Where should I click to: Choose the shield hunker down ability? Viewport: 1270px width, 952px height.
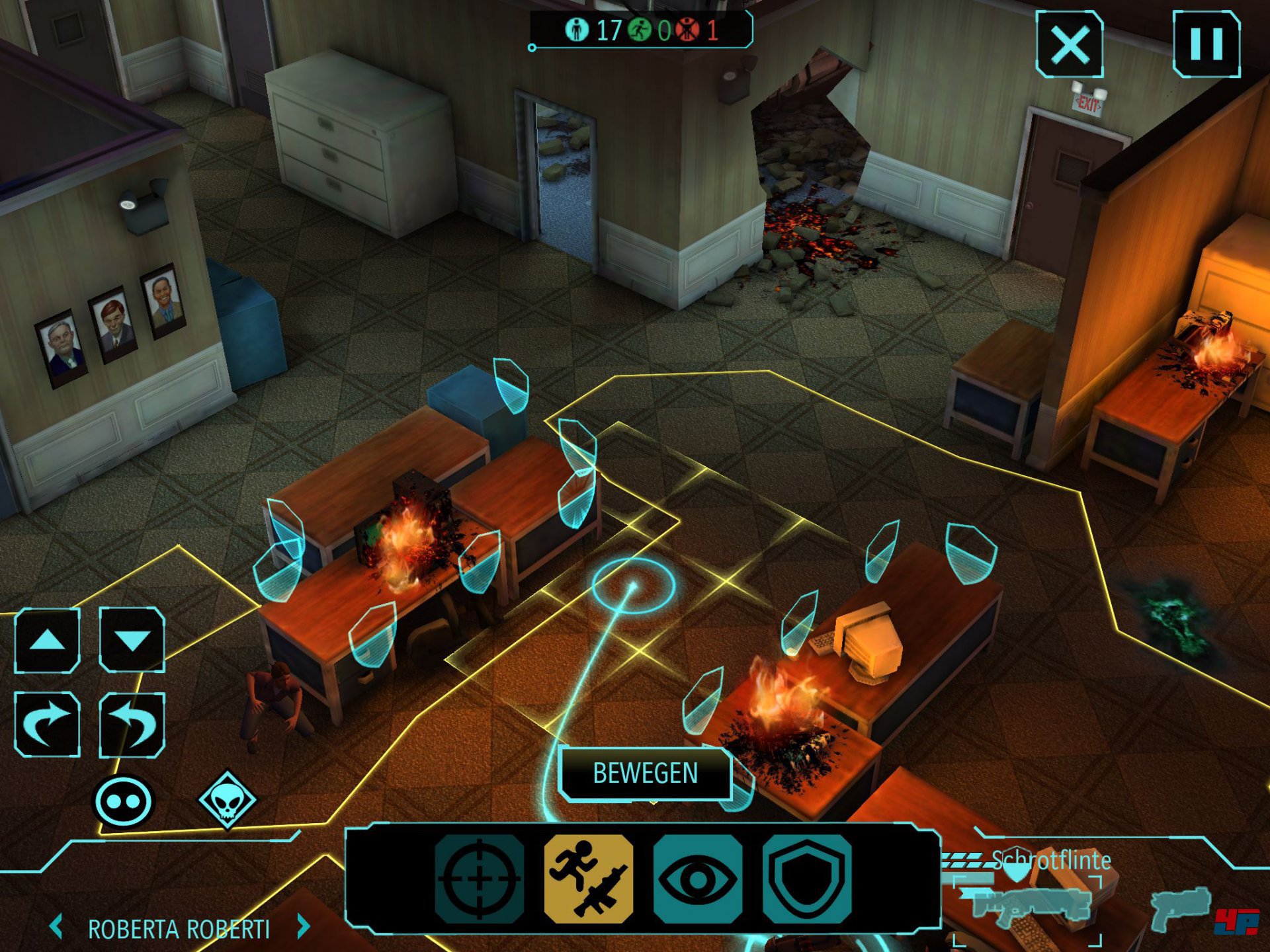coord(806,879)
